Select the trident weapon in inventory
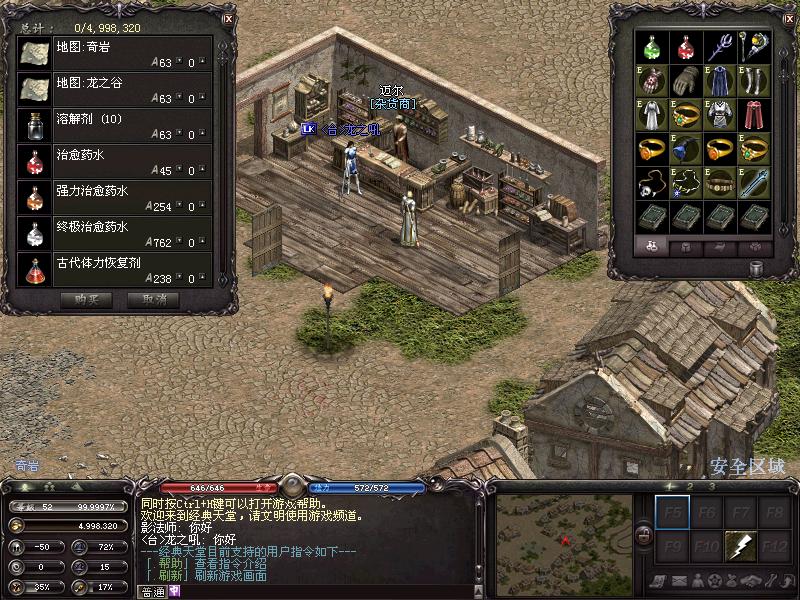Image resolution: width=800 pixels, height=600 pixels. 720,46
